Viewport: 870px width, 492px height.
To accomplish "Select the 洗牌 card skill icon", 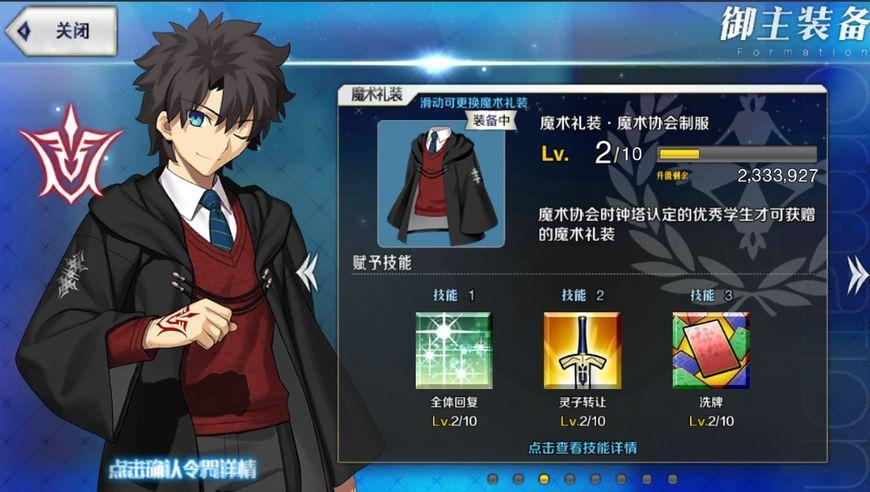I will pos(711,350).
